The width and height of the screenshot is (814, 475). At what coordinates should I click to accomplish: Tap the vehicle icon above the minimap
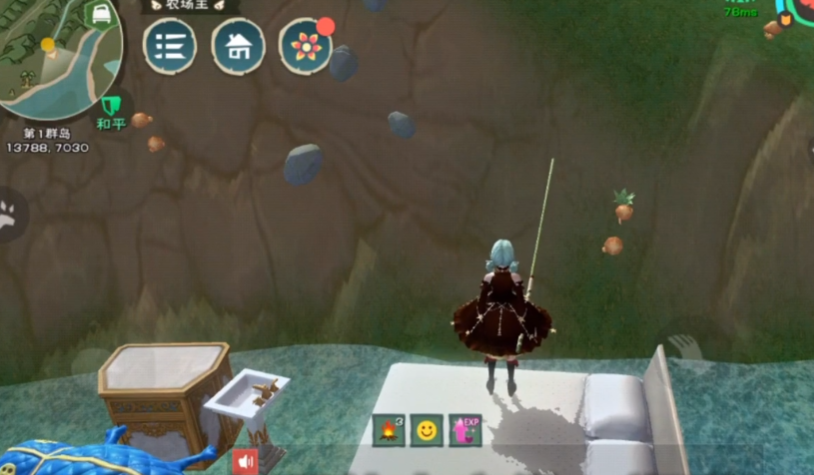pos(100,14)
